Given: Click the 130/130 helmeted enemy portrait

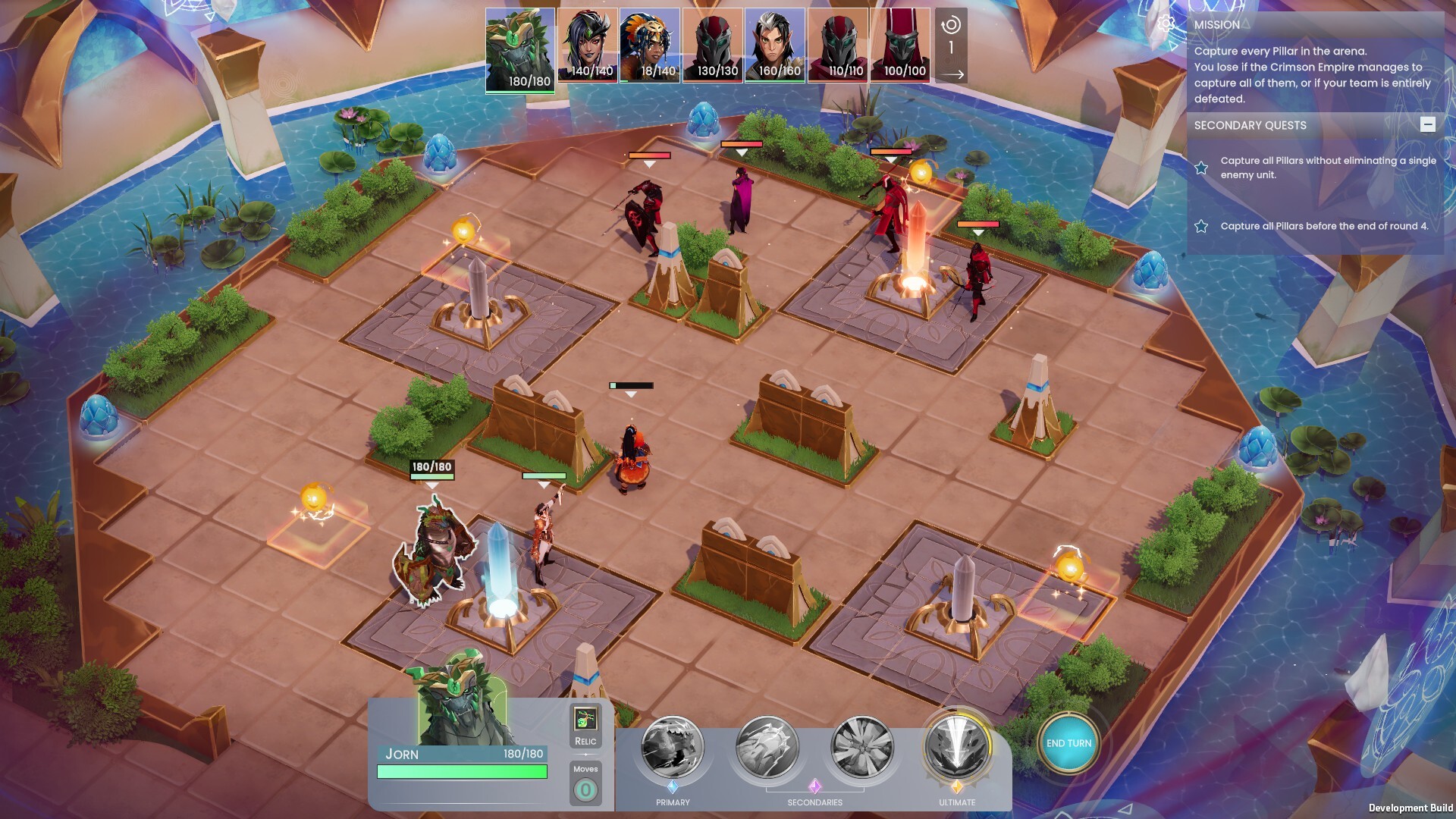Looking at the screenshot, I should pyautogui.click(x=713, y=45).
